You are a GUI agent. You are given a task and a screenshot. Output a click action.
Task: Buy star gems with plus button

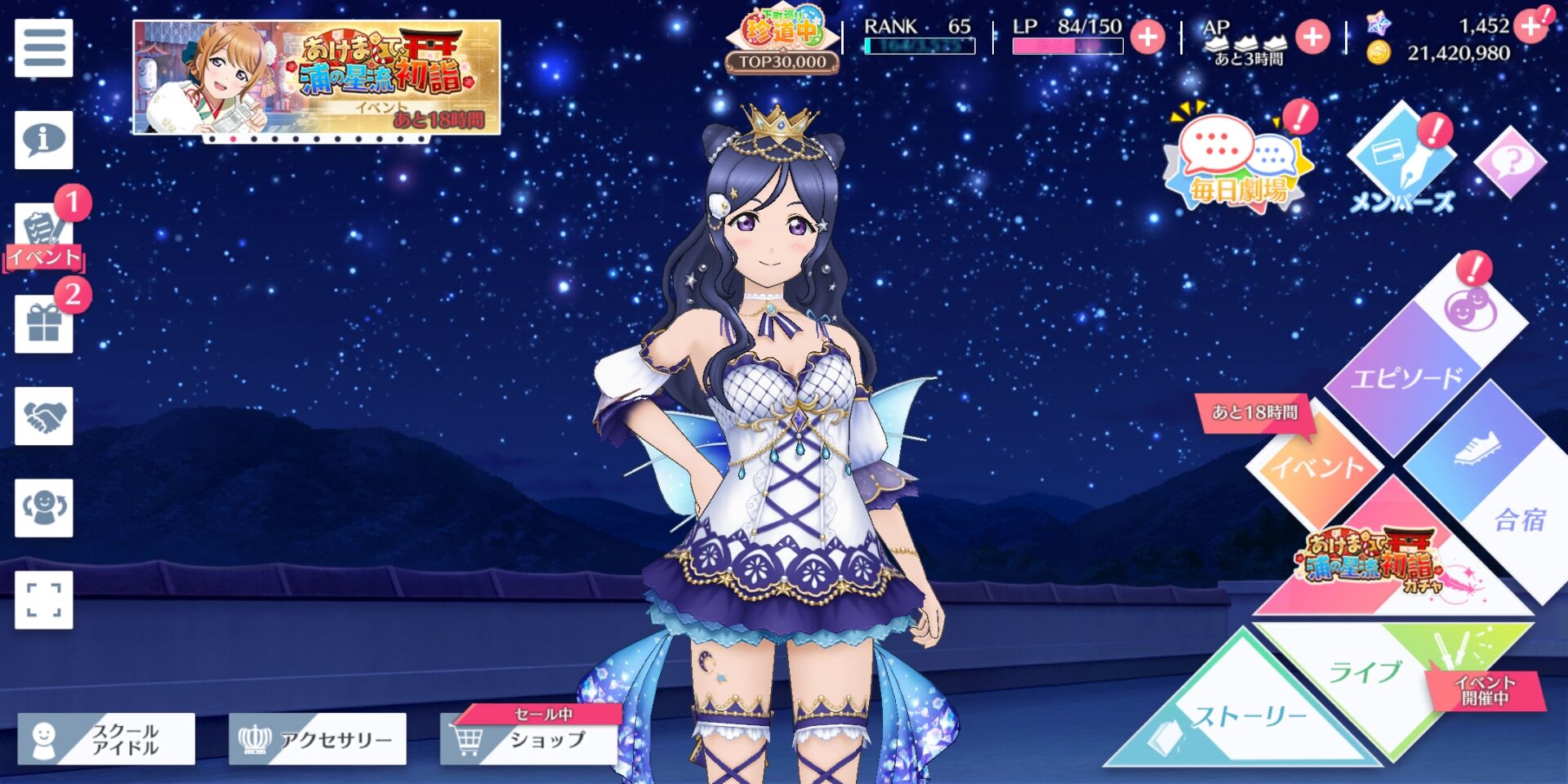tap(1530, 27)
